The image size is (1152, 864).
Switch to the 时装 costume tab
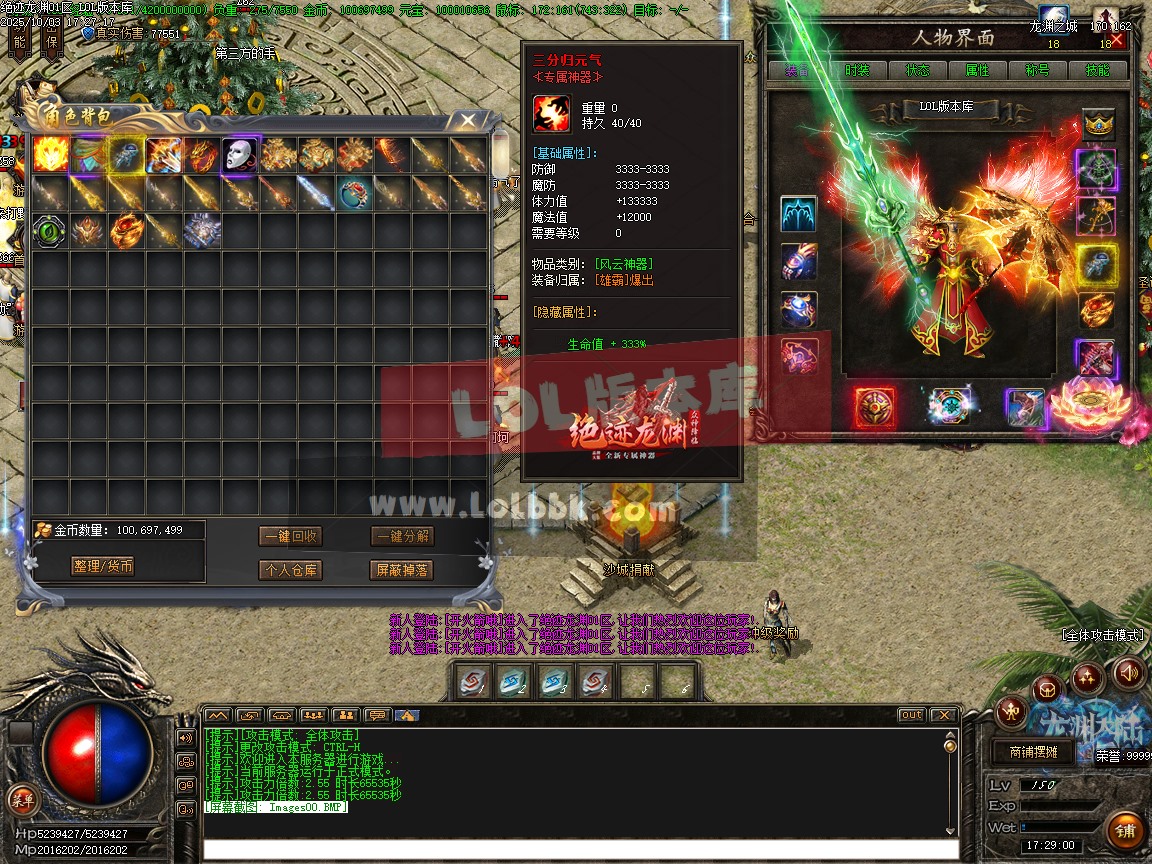point(857,70)
